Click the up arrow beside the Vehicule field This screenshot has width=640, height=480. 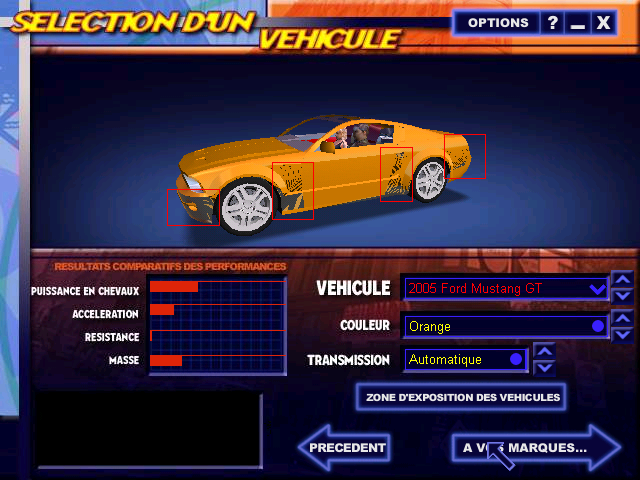[x=622, y=280]
